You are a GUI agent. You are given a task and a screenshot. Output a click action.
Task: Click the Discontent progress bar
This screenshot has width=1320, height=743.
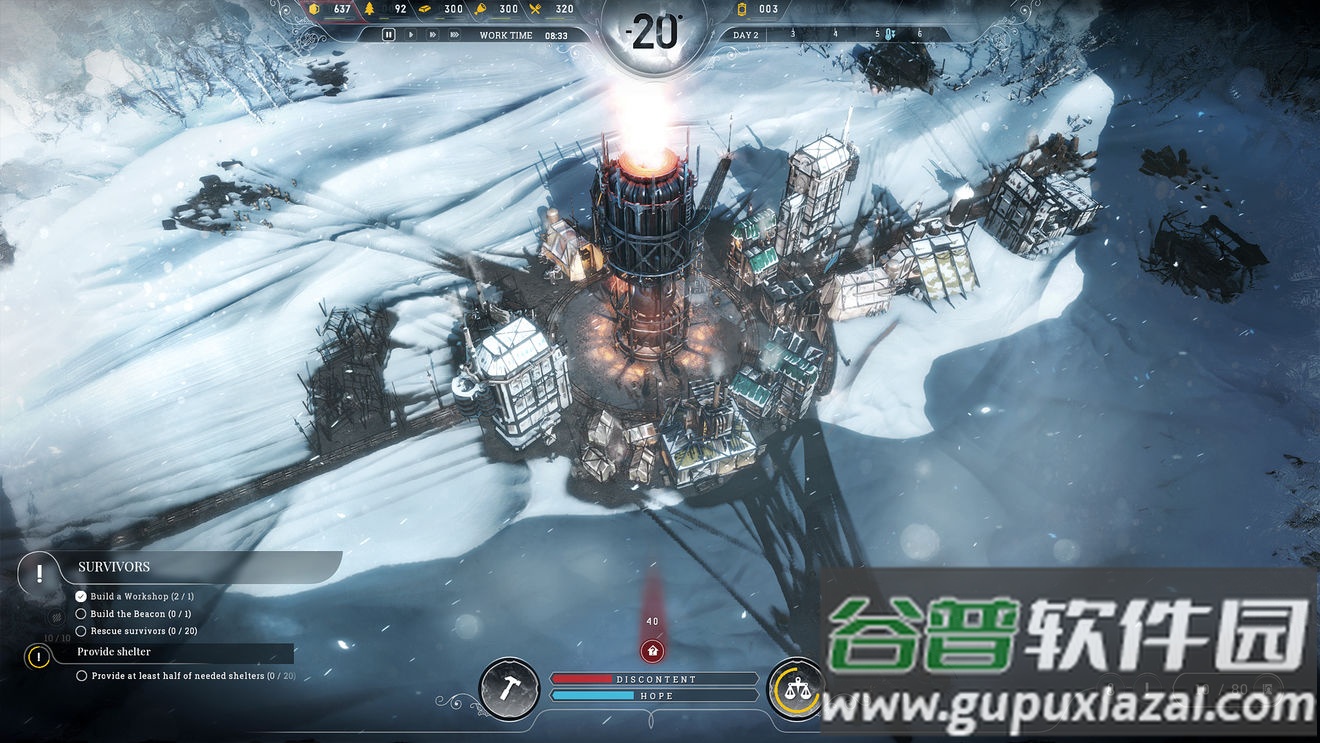point(655,678)
